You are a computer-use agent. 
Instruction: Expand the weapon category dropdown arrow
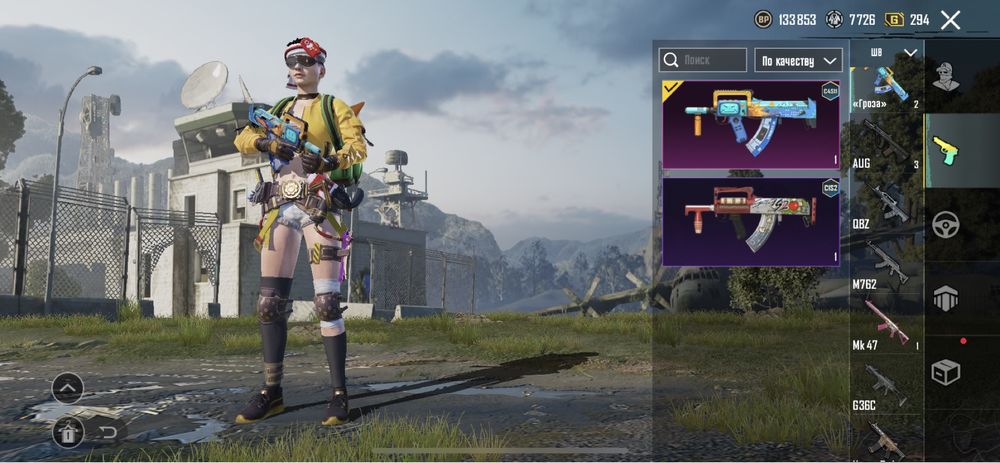coord(910,52)
